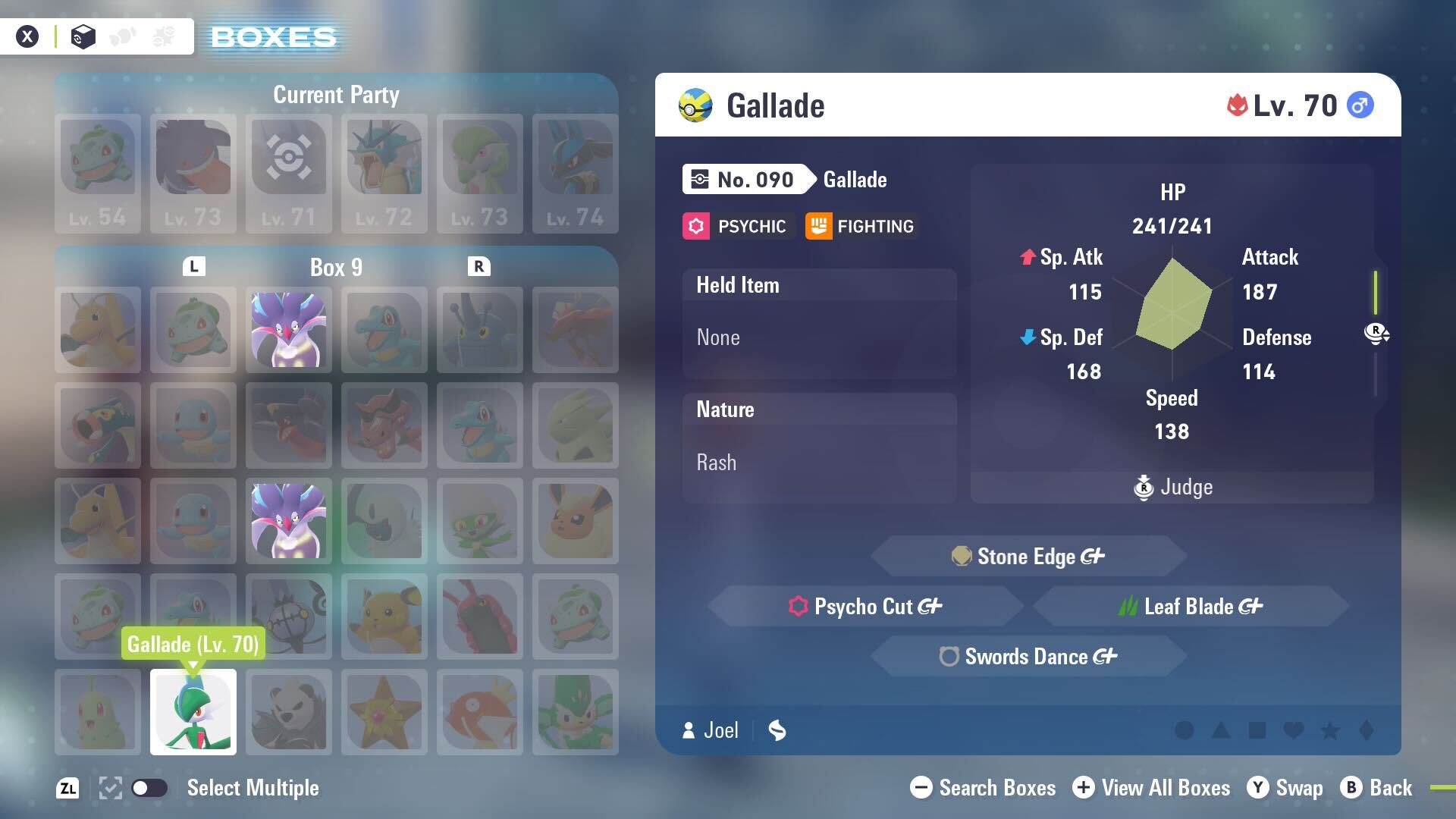
Task: Click the Quick Ball icon beside Gallade's name
Action: click(x=695, y=105)
